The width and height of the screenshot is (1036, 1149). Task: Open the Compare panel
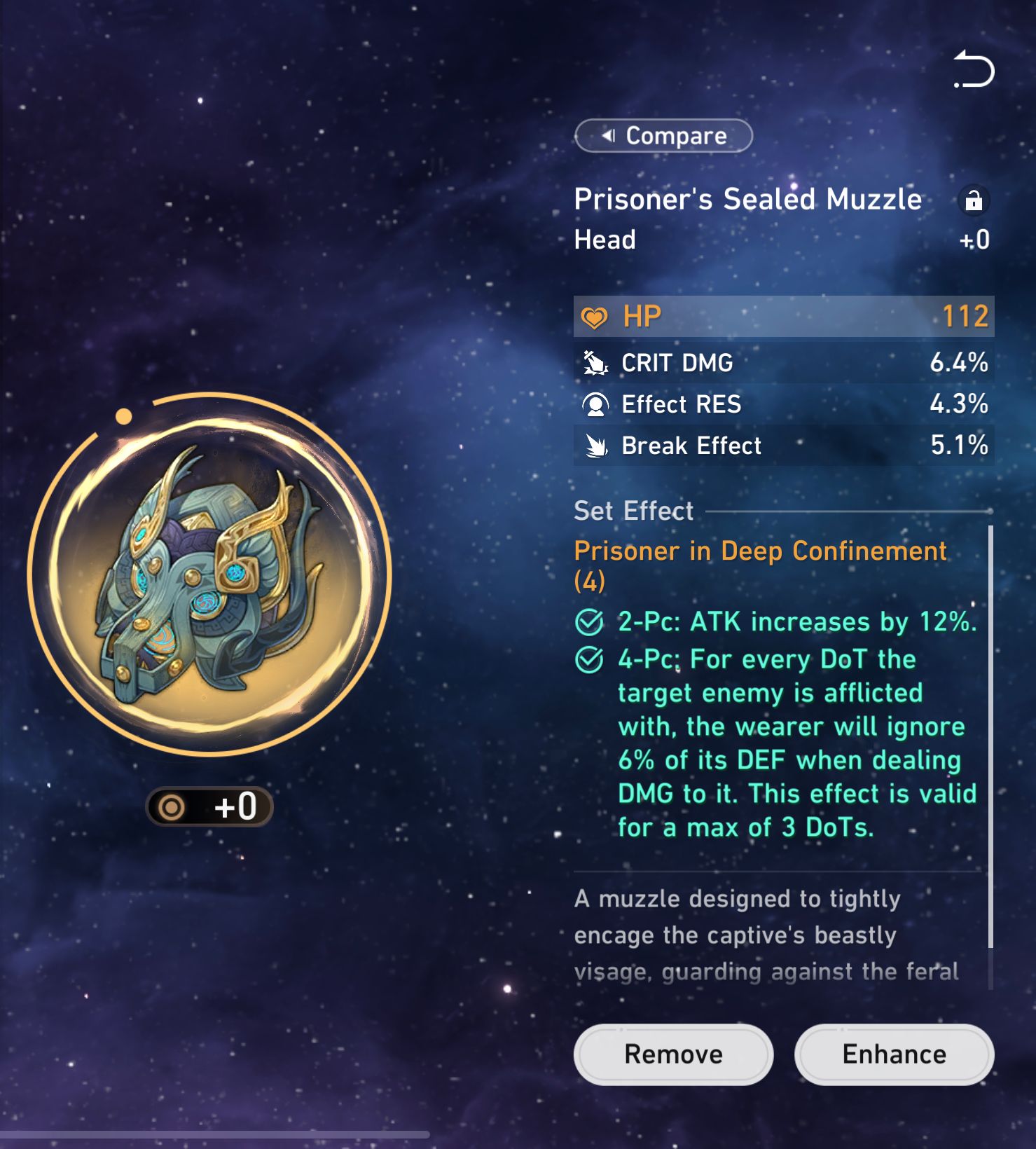coord(663,135)
